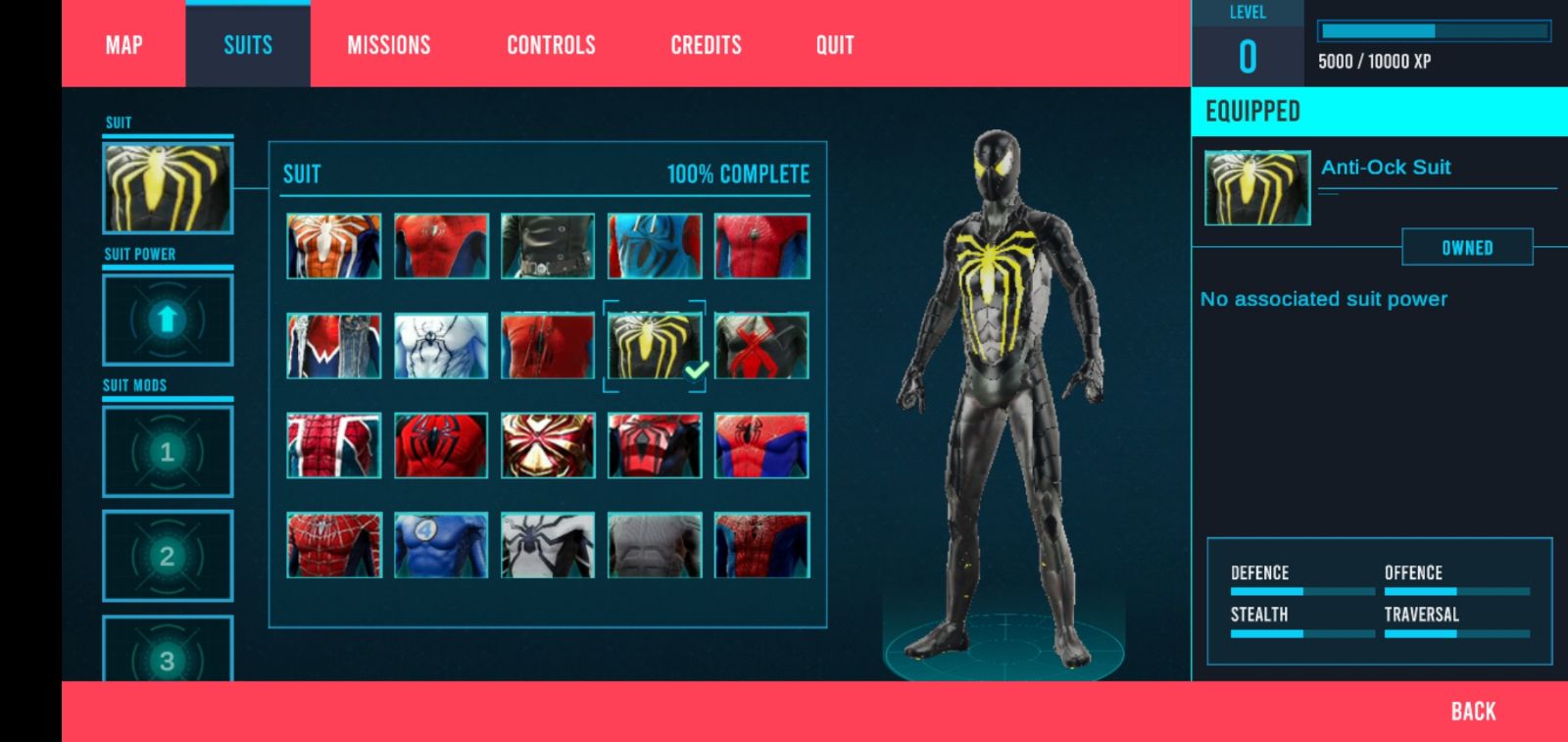Switch to the Missions tab

click(388, 45)
